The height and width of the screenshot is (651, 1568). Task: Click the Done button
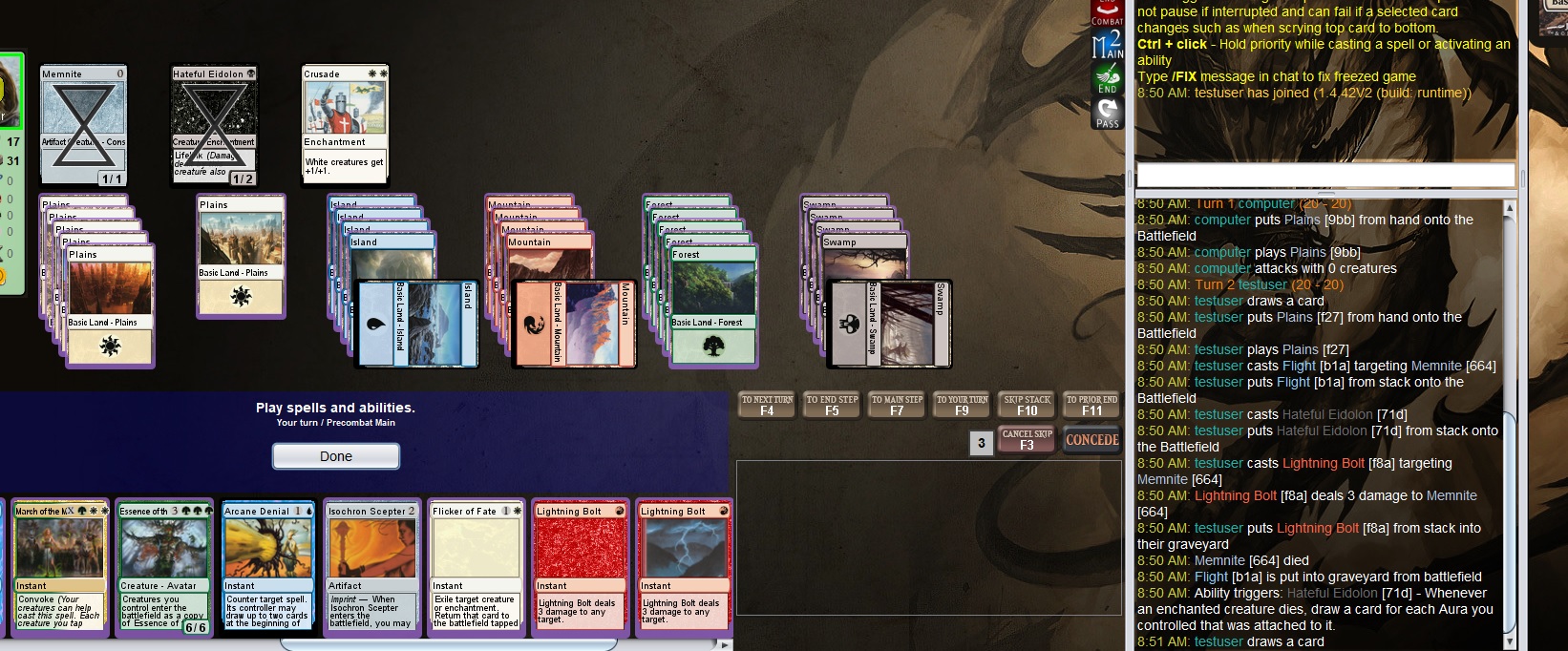(335, 456)
